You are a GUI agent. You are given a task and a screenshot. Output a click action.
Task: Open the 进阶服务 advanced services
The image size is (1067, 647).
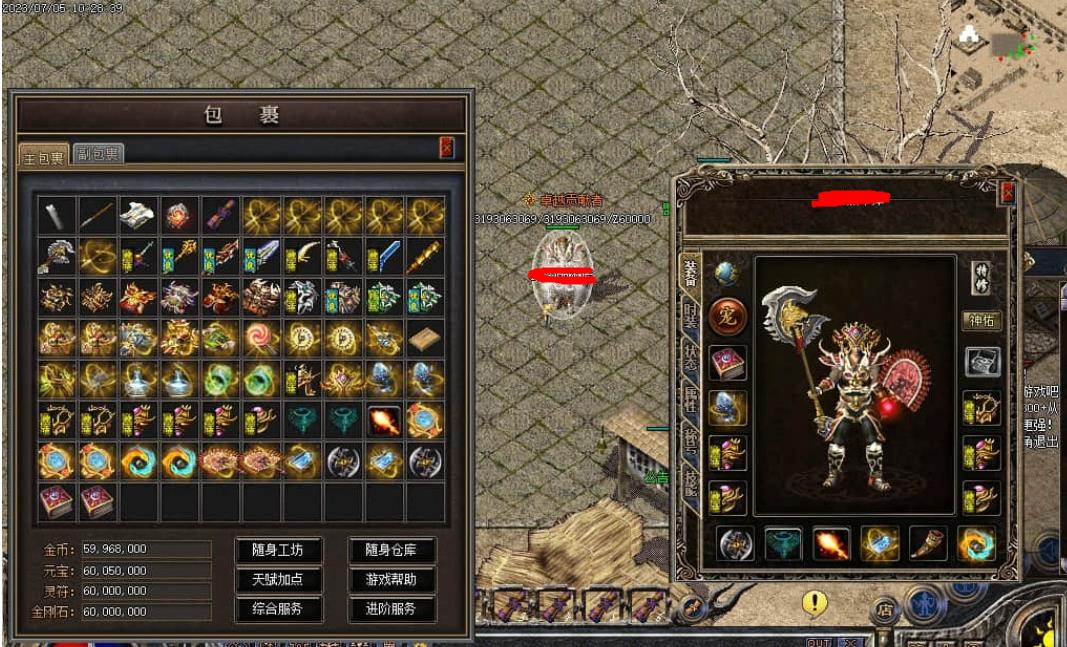391,608
